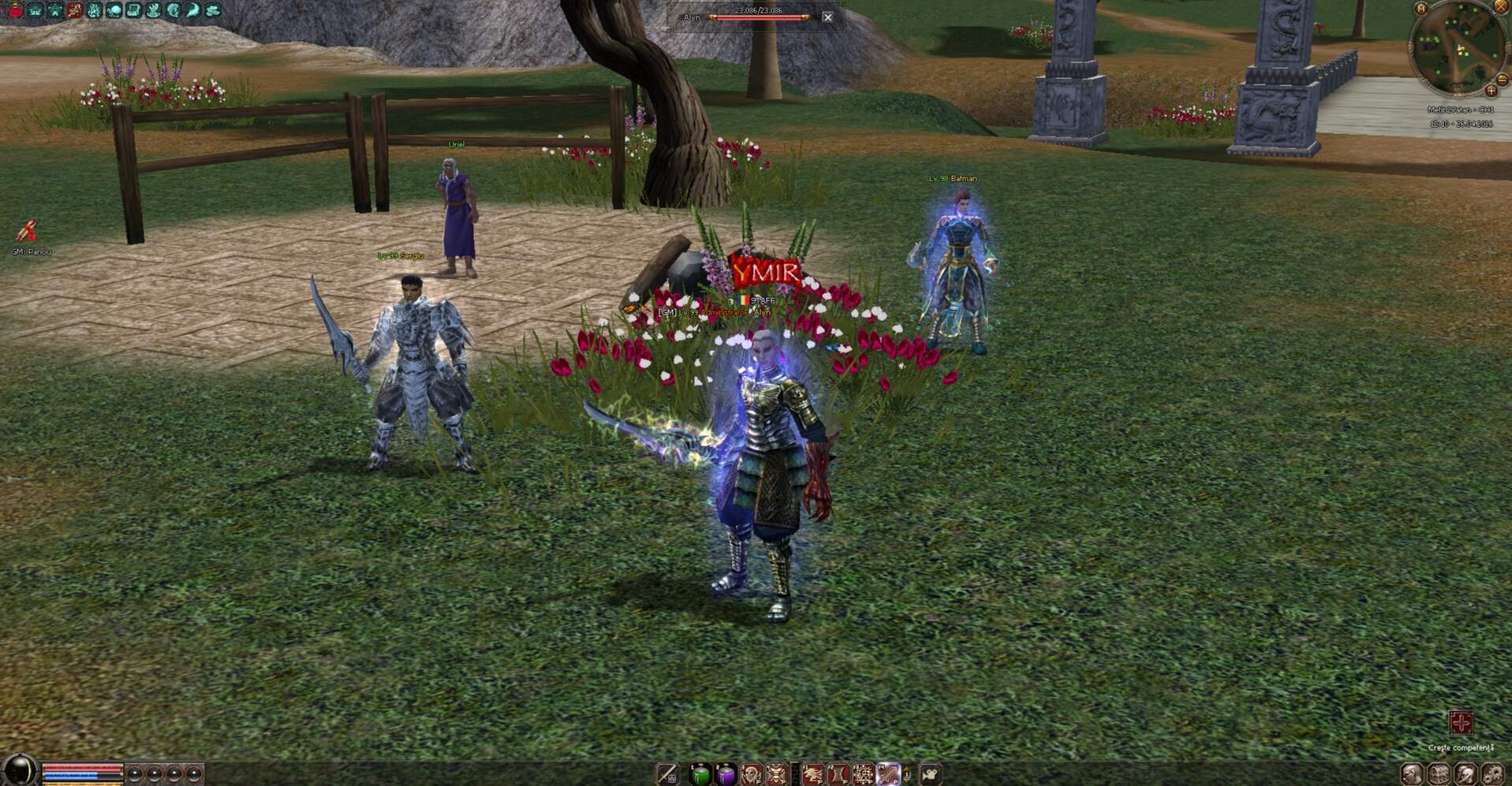Close the Alyn target info window

[827, 16]
